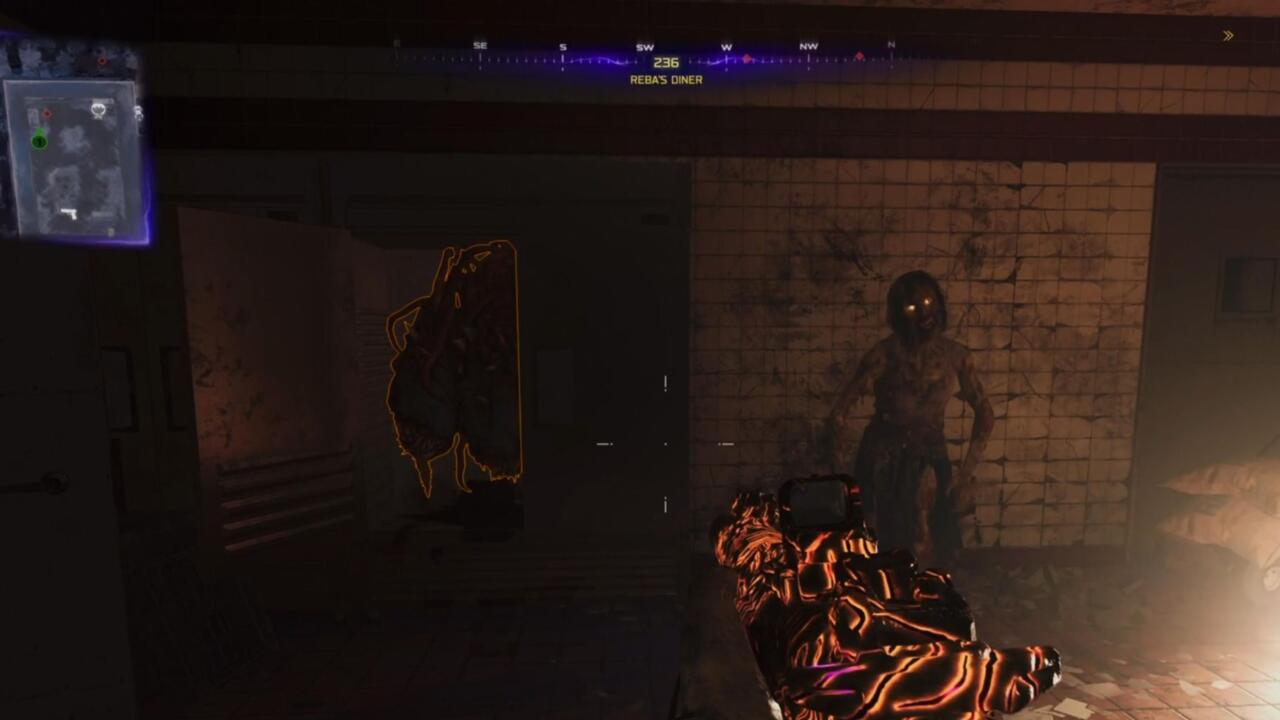
Task: Click the green player marker on the minimap
Action: coord(38,141)
